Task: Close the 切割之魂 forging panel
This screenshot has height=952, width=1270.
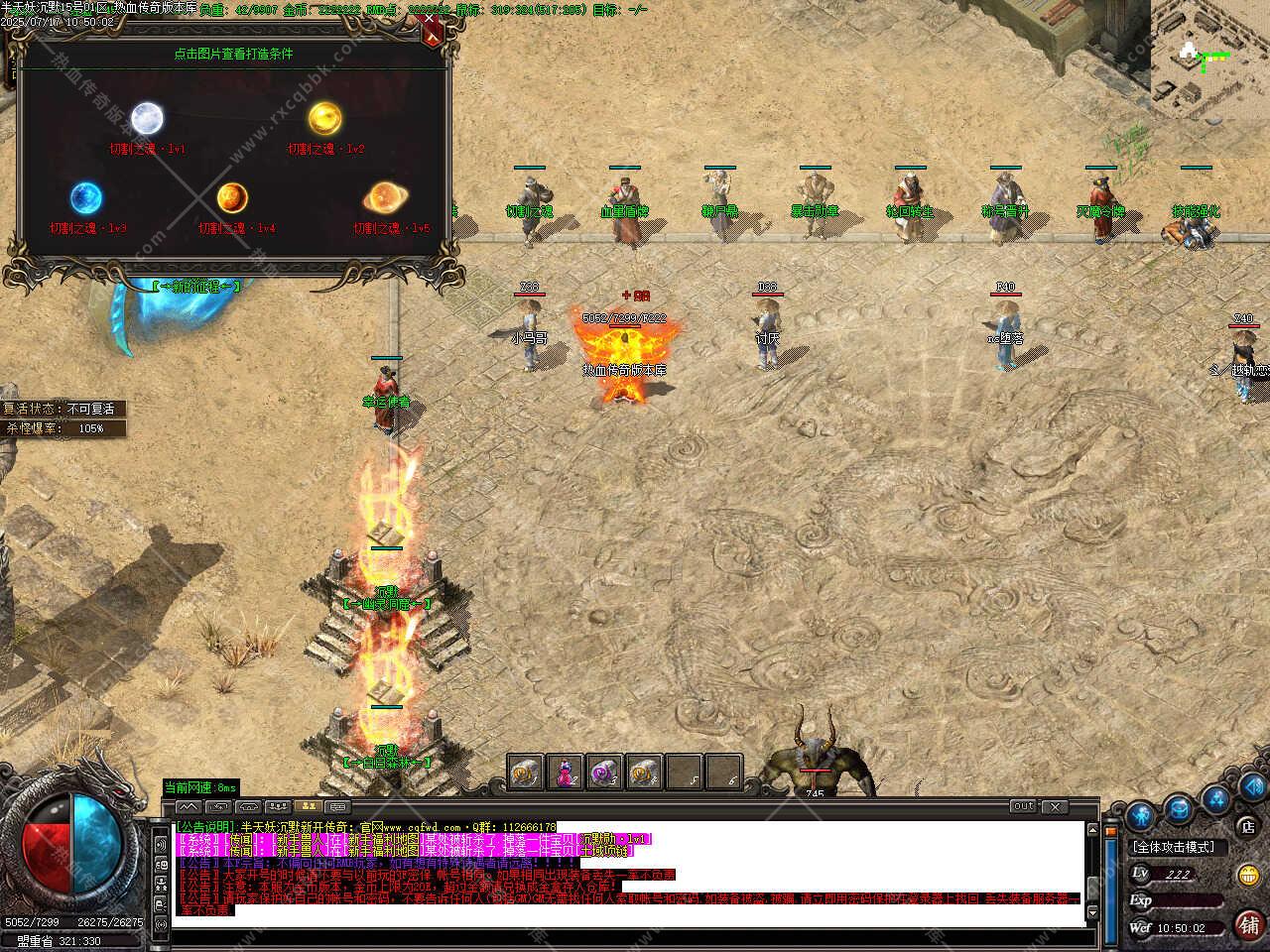Action: 432,31
